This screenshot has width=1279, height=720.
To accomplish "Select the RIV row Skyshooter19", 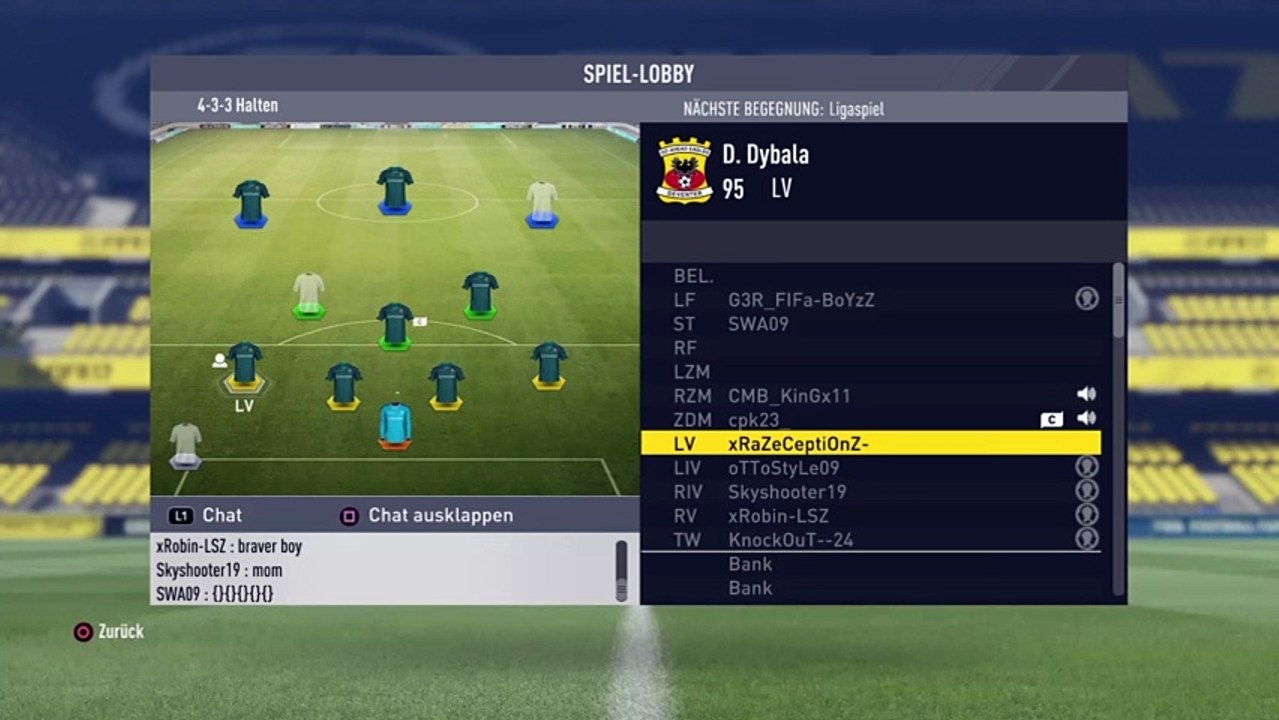I will point(870,492).
